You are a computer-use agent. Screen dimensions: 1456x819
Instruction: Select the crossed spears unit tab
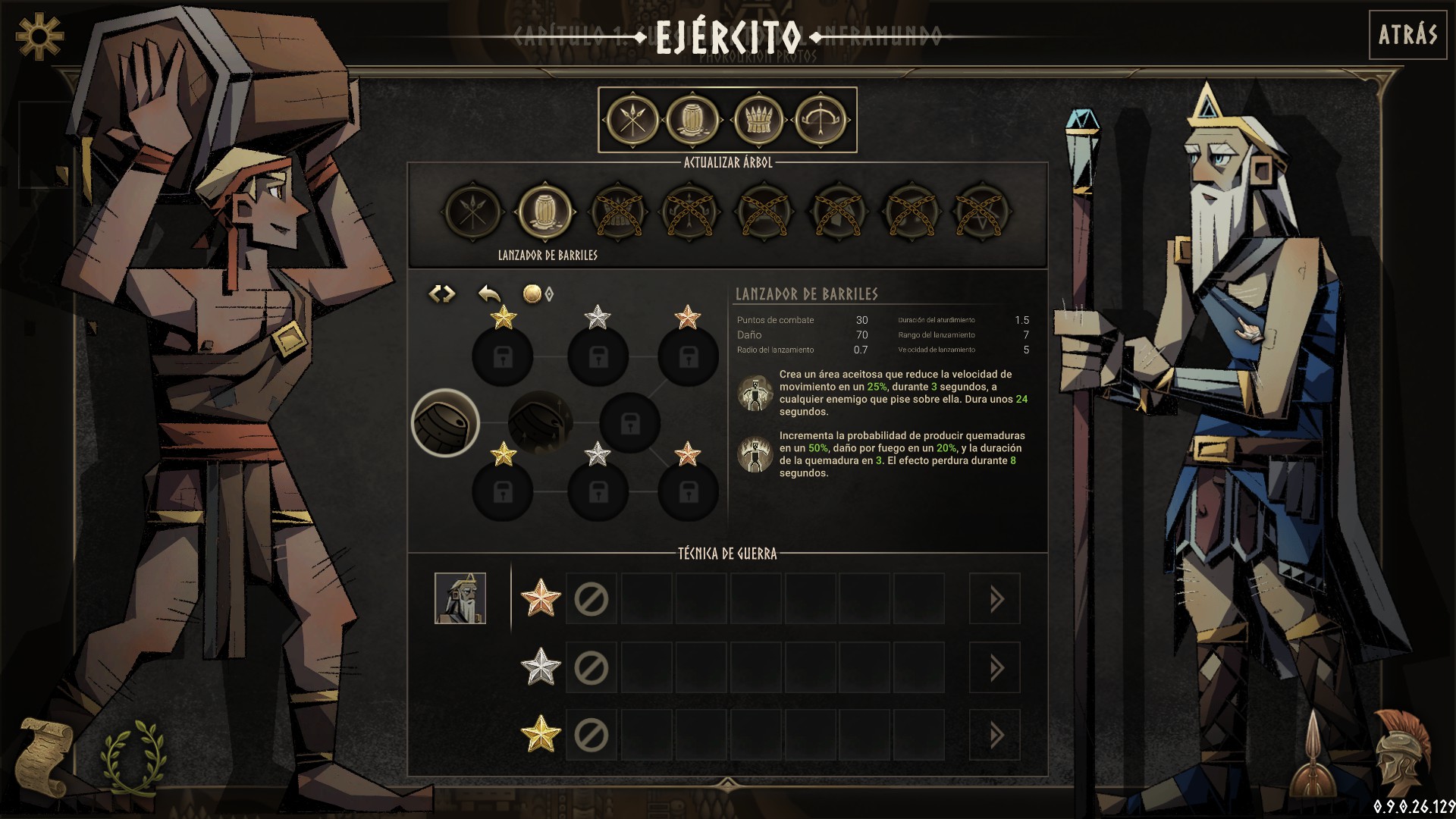tap(632, 120)
